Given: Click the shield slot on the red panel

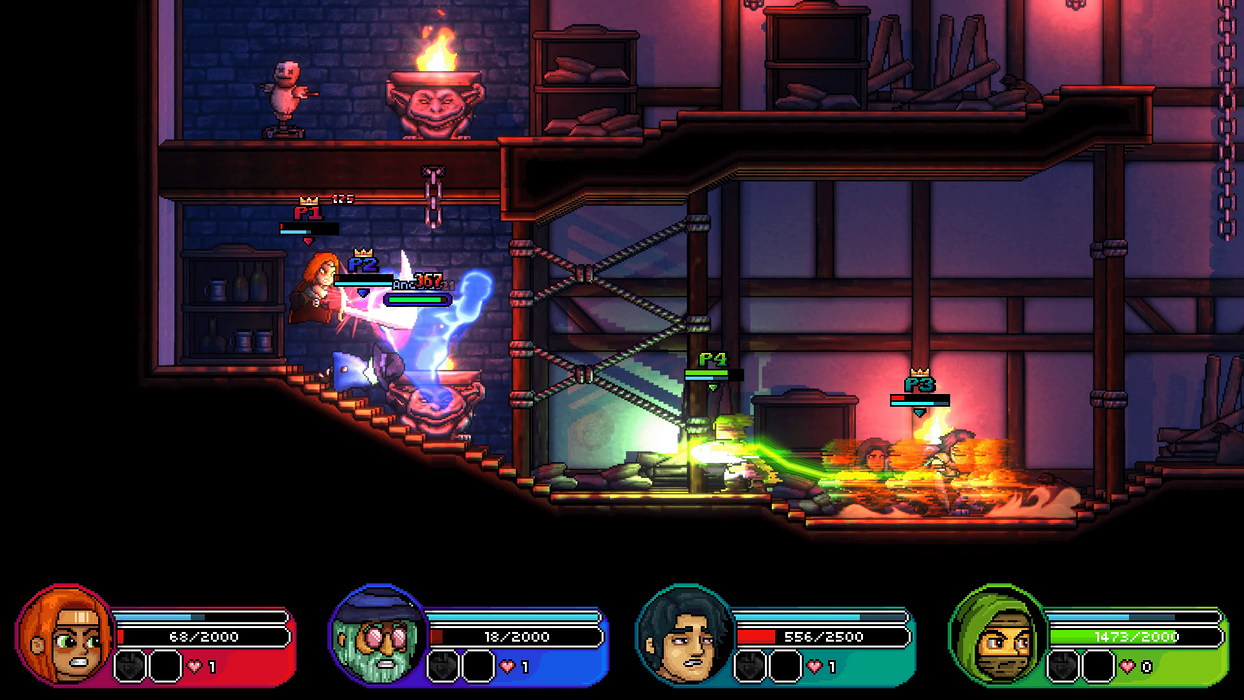Looking at the screenshot, I should [x=131, y=666].
